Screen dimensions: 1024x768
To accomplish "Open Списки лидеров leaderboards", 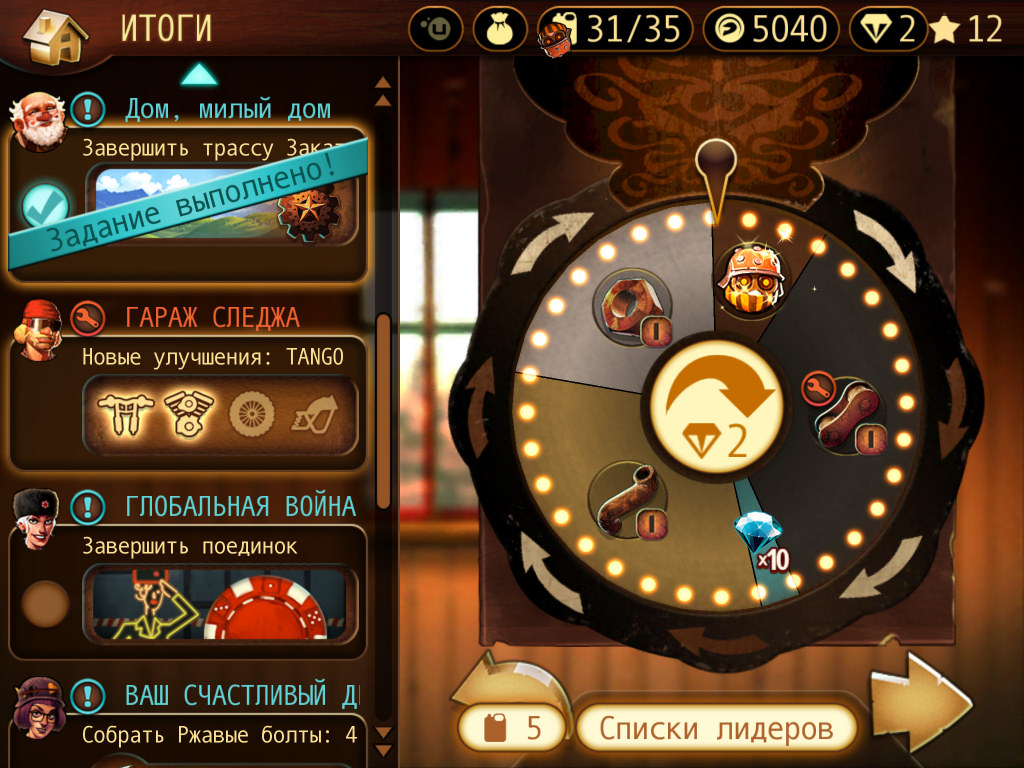I will [x=716, y=728].
